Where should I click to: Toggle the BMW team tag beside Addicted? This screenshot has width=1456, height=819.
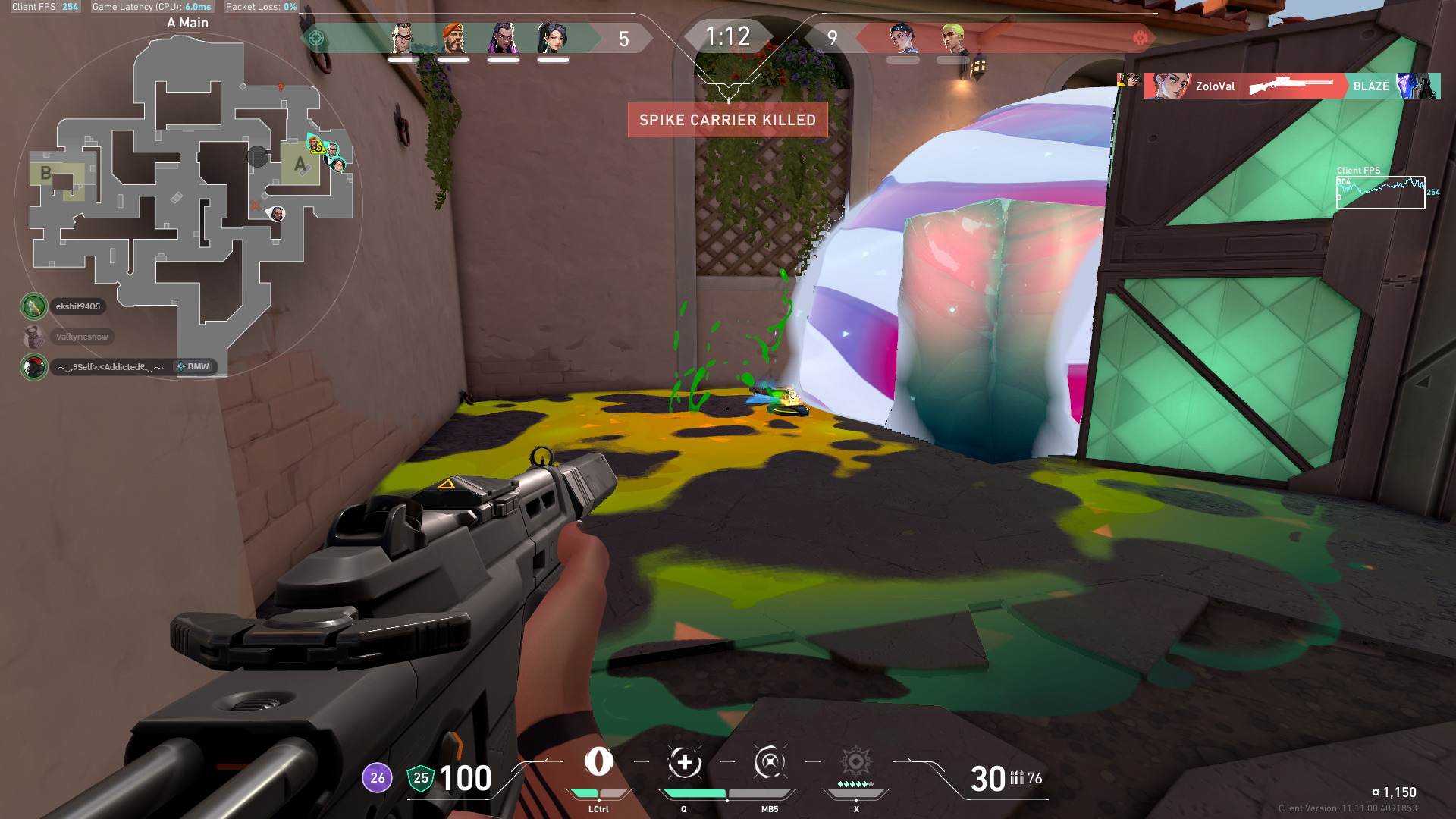tap(195, 366)
